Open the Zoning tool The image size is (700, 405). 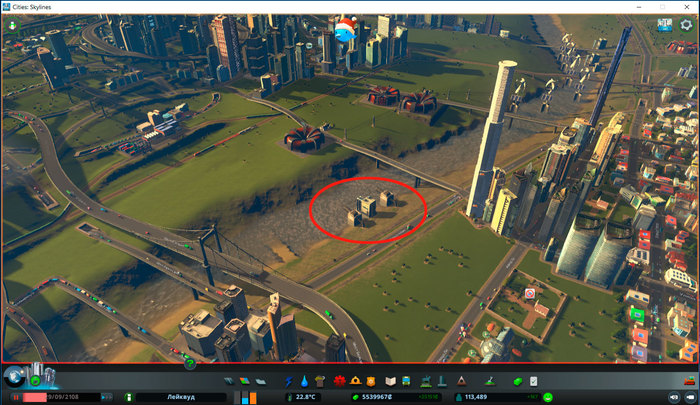pos(244,382)
